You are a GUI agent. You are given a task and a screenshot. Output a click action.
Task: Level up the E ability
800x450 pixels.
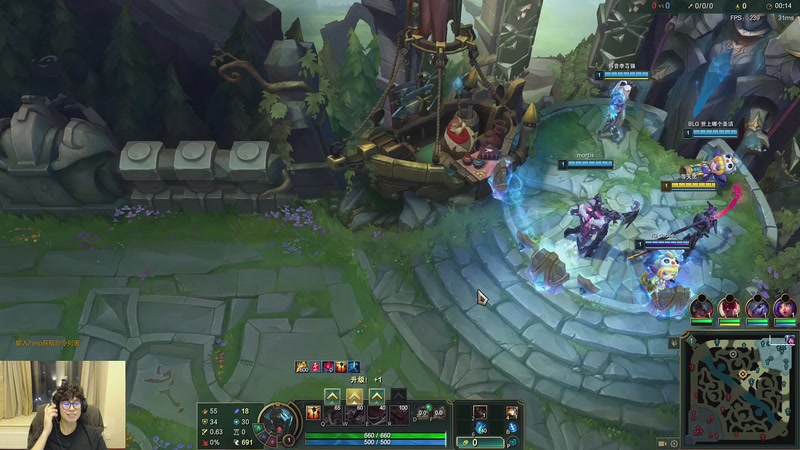point(376,395)
